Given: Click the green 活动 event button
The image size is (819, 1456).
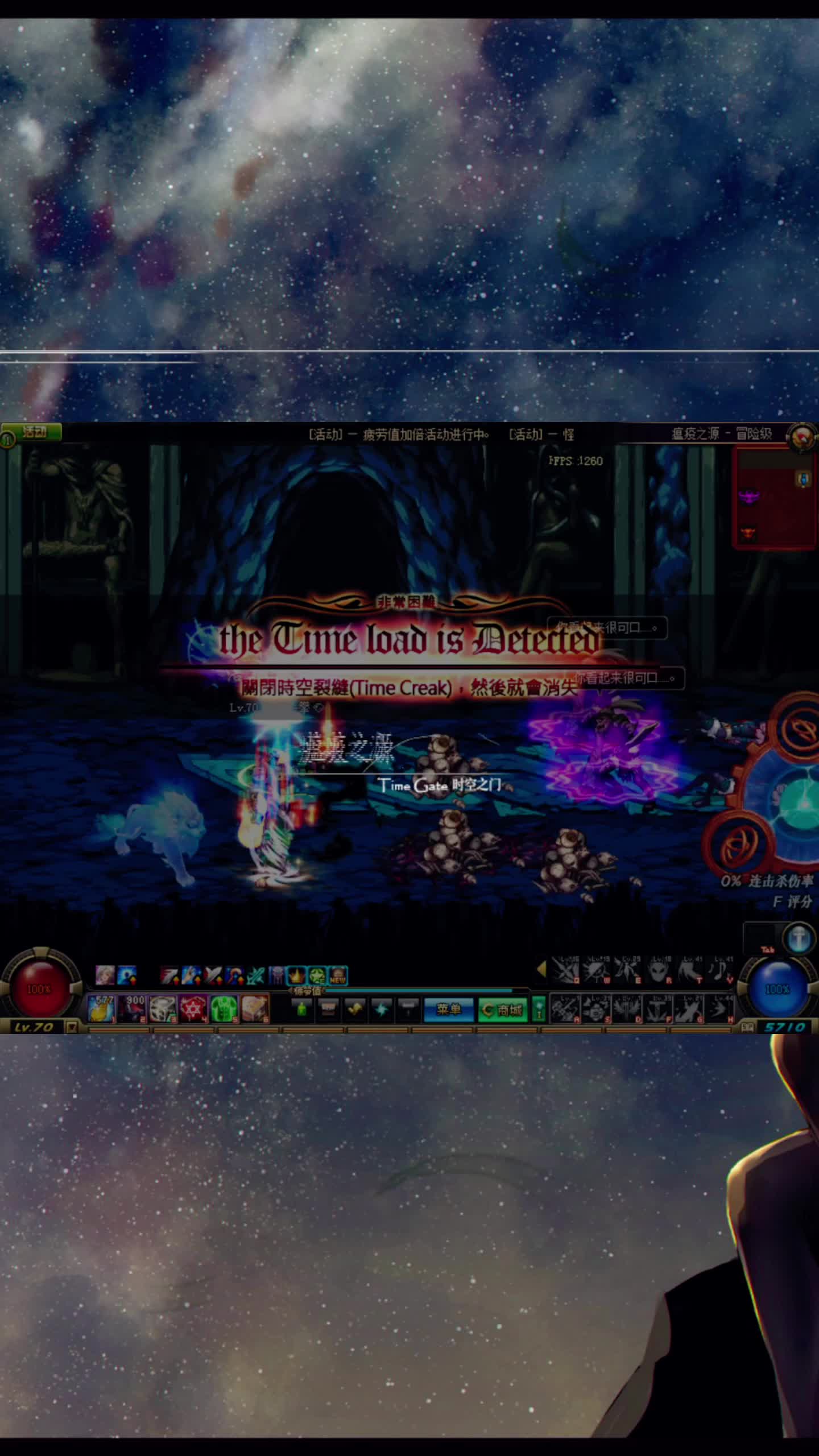Looking at the screenshot, I should [x=34, y=432].
